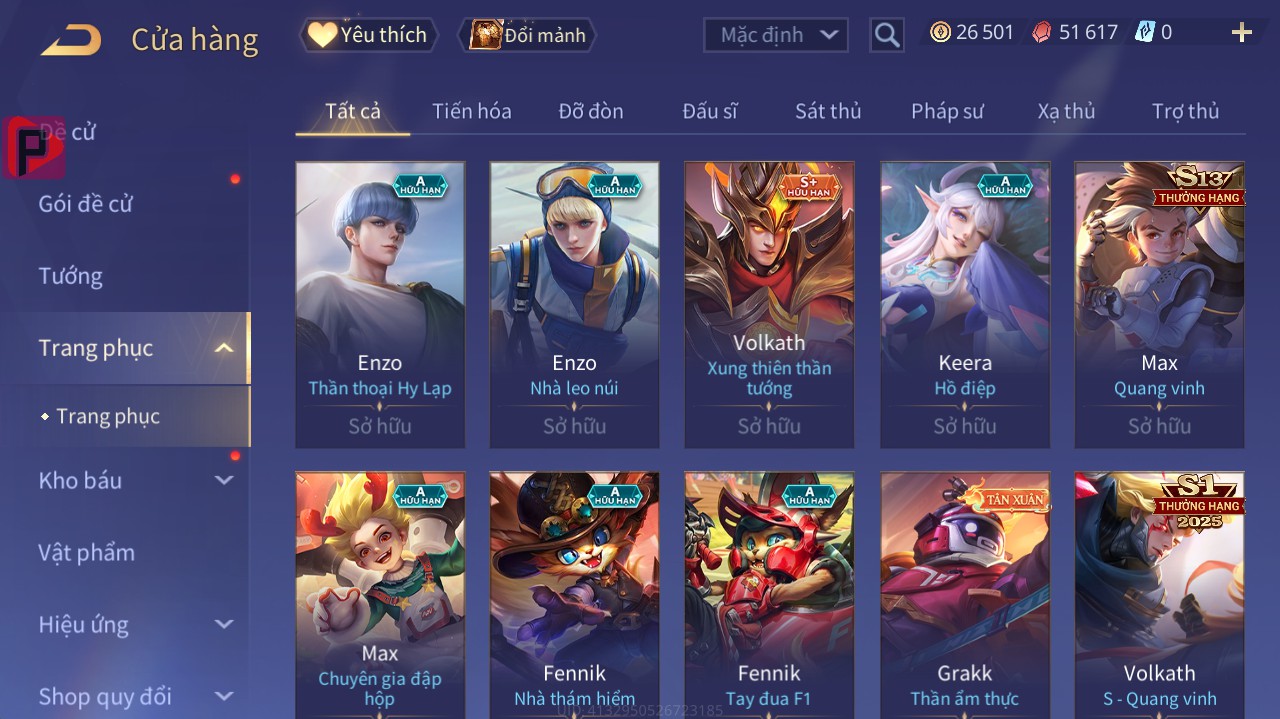Image resolution: width=1280 pixels, height=719 pixels.
Task: Open the Yêu thích favorites list
Action: tap(368, 35)
